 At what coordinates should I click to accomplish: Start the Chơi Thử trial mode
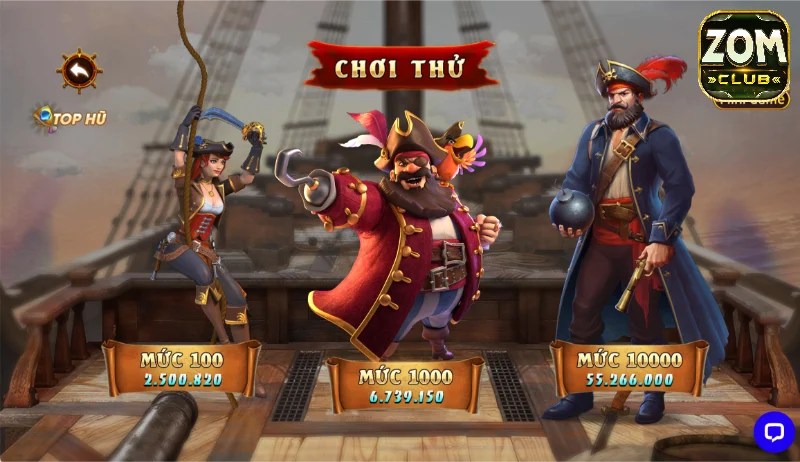click(401, 67)
